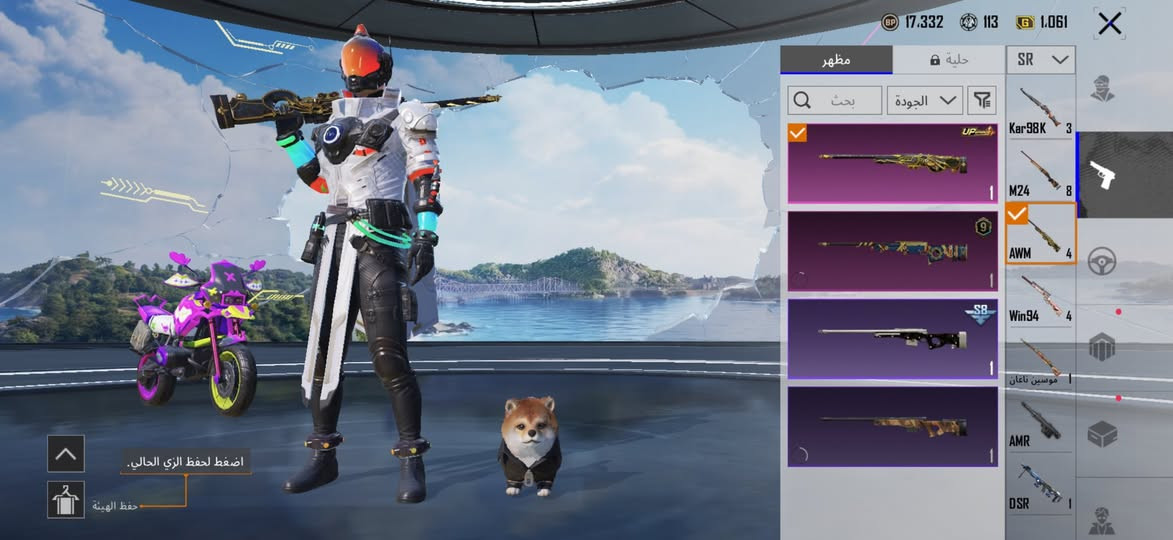
Task: Choose the blue-gold AWM skin with badge 9
Action: coord(893,250)
